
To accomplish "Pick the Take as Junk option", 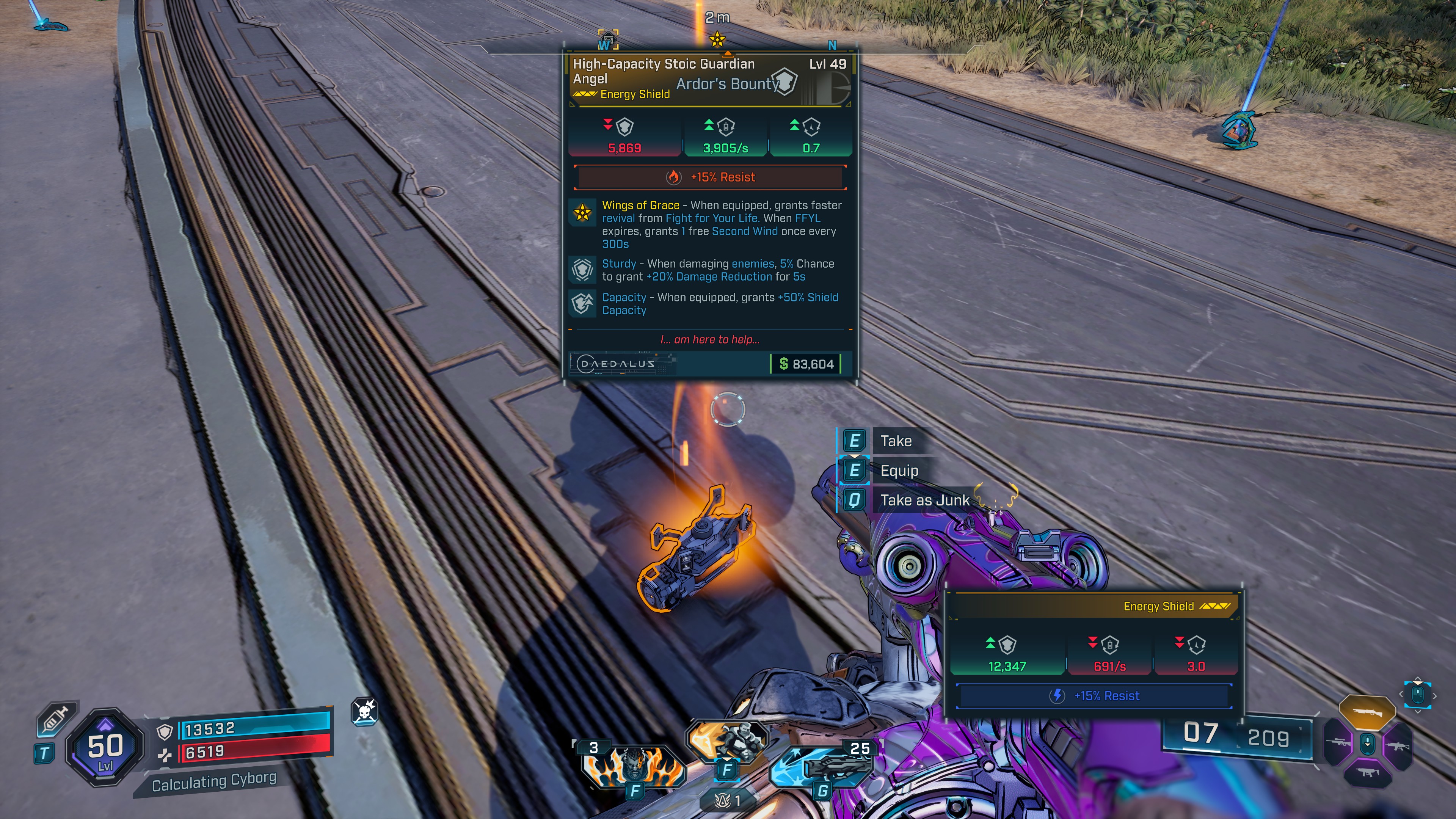I will point(924,500).
